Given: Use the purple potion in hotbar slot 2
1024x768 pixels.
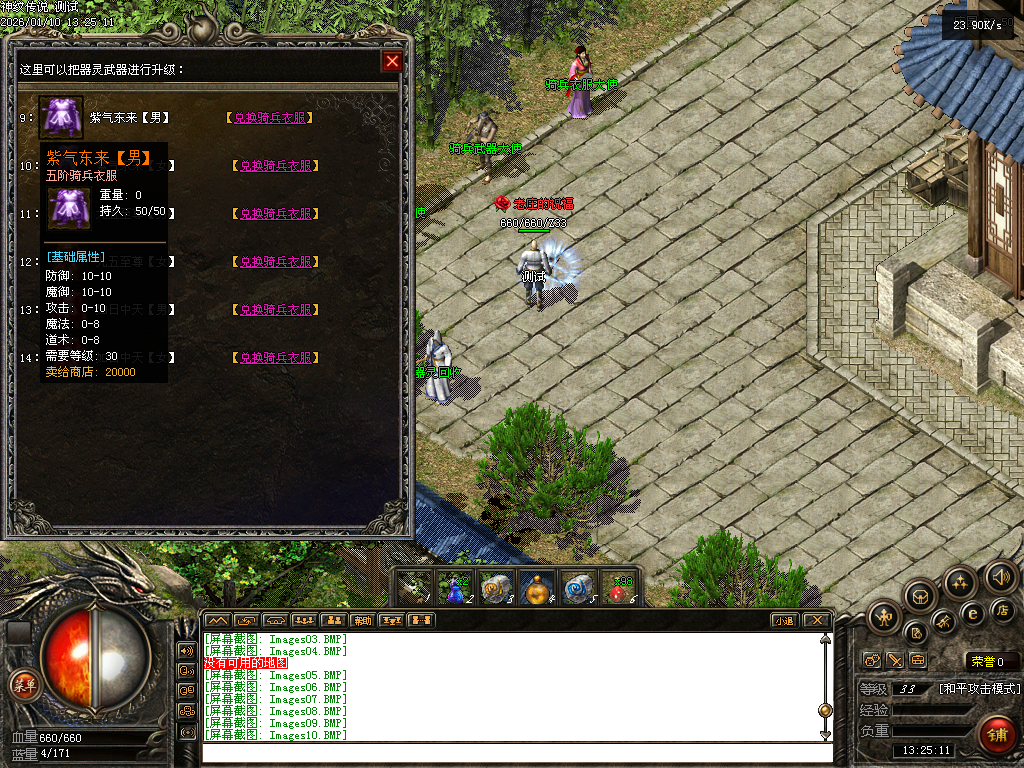Looking at the screenshot, I should coord(456,590).
